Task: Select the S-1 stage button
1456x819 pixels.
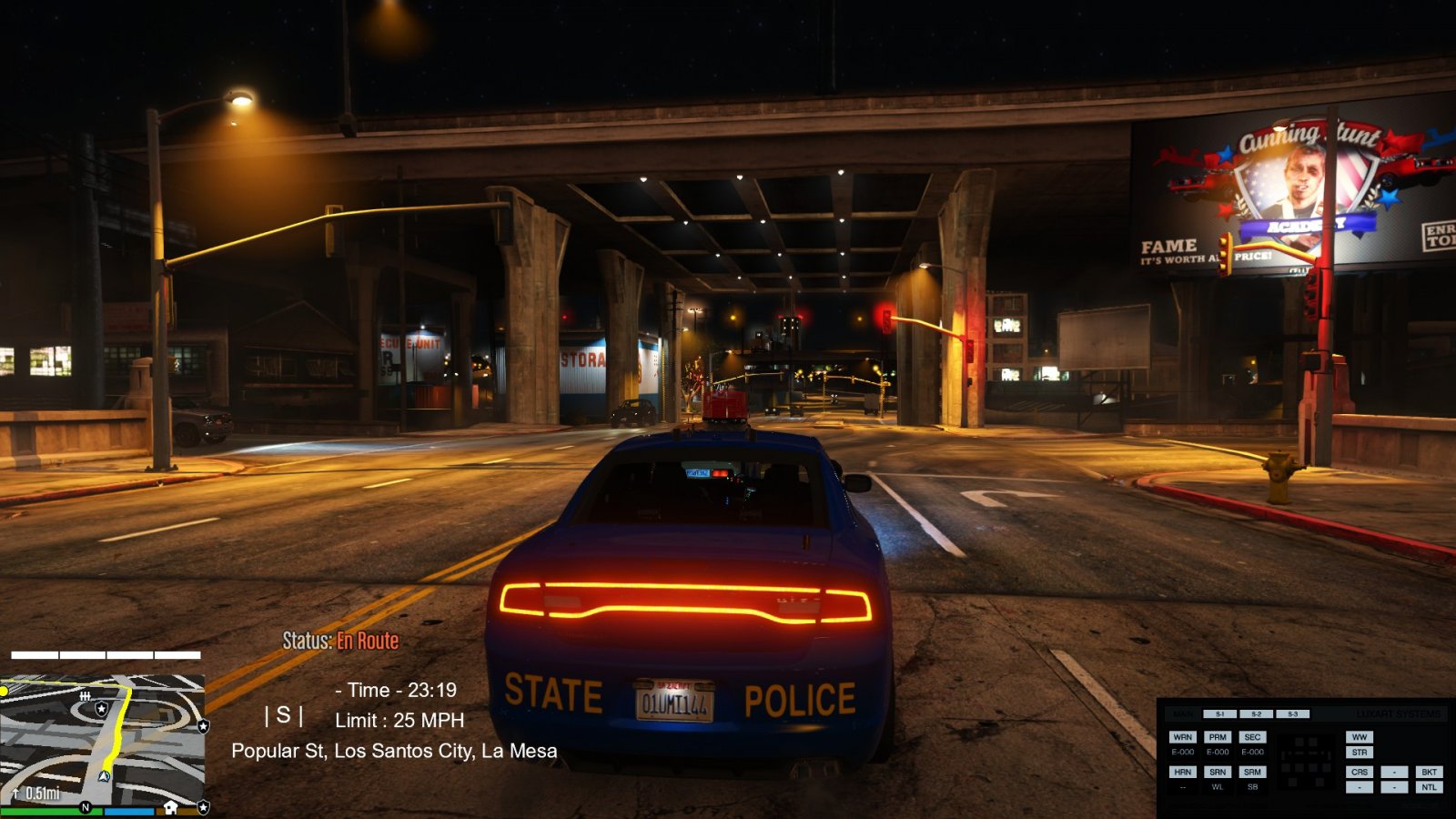Action: (x=1219, y=714)
